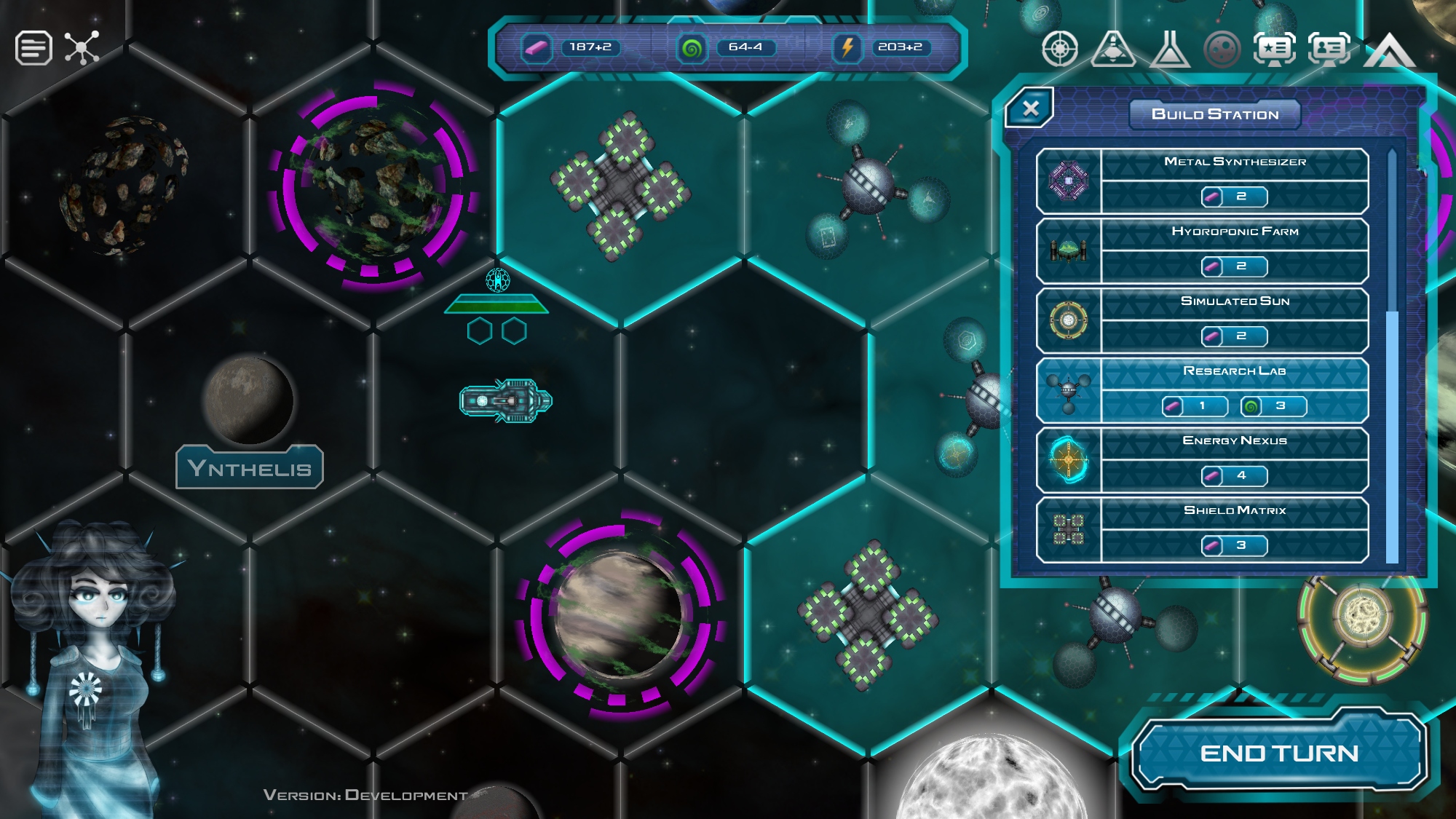
Task: Open the person profile monitor icon
Action: 1329,50
